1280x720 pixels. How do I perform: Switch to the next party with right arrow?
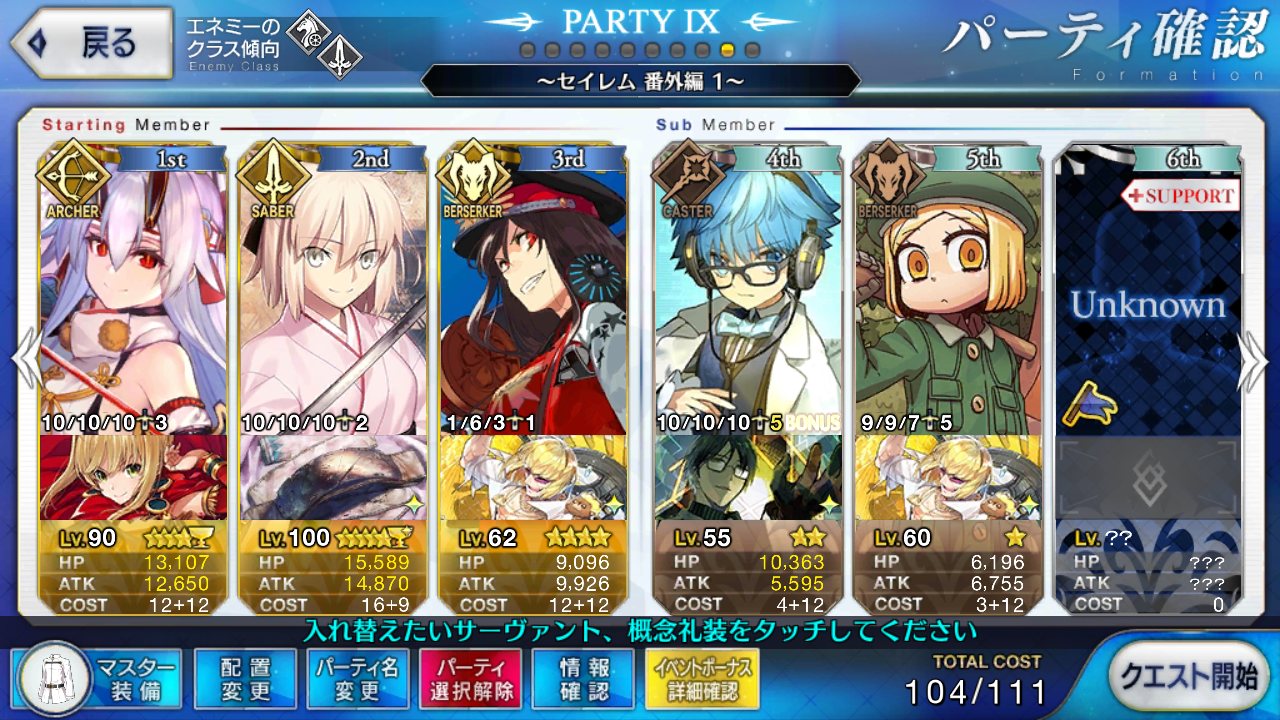tap(1254, 358)
